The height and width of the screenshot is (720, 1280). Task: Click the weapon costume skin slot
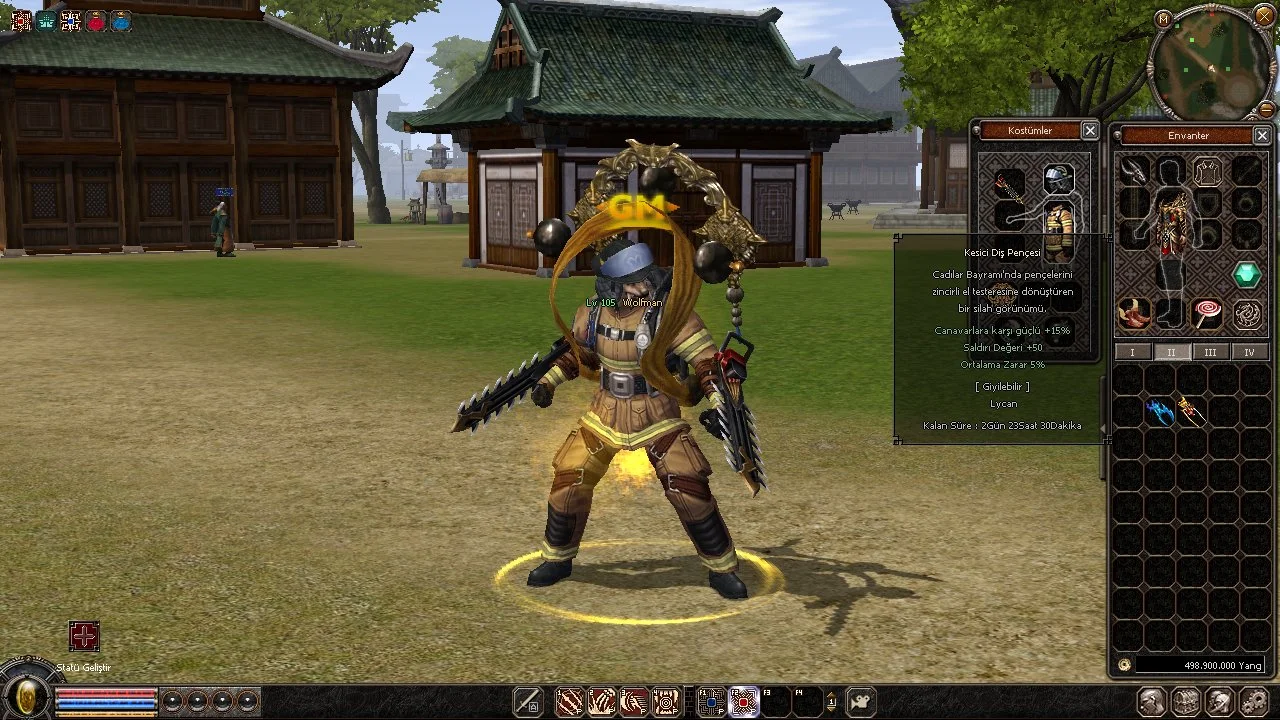pyautogui.click(x=1008, y=187)
